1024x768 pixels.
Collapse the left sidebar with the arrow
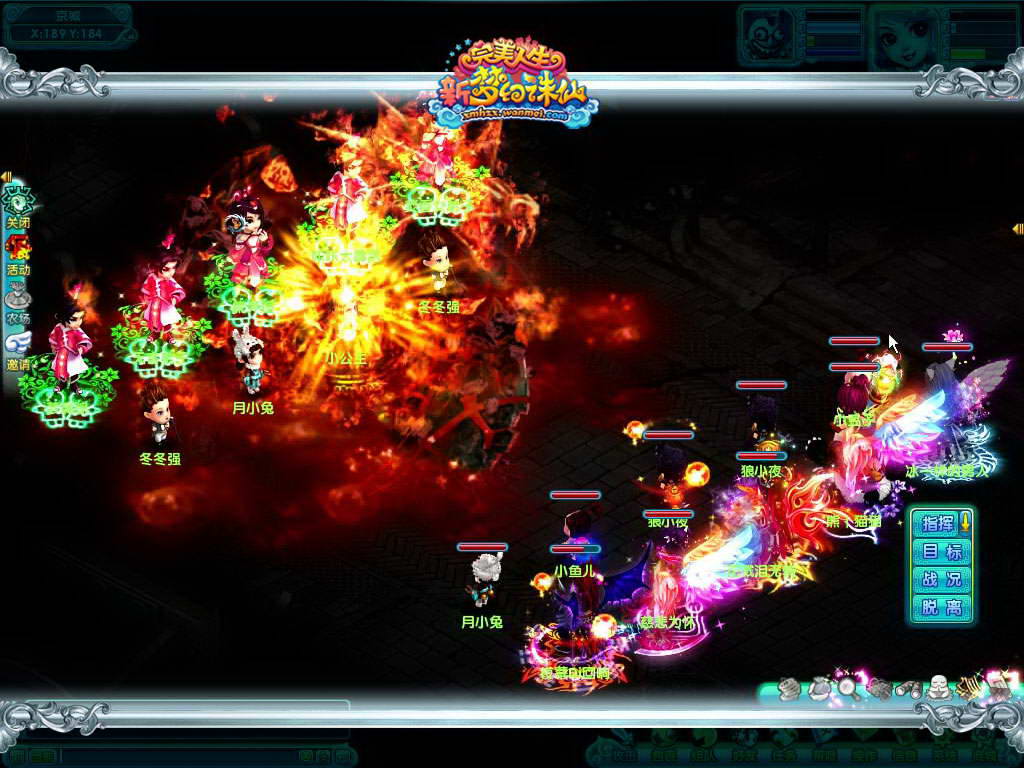coord(6,177)
